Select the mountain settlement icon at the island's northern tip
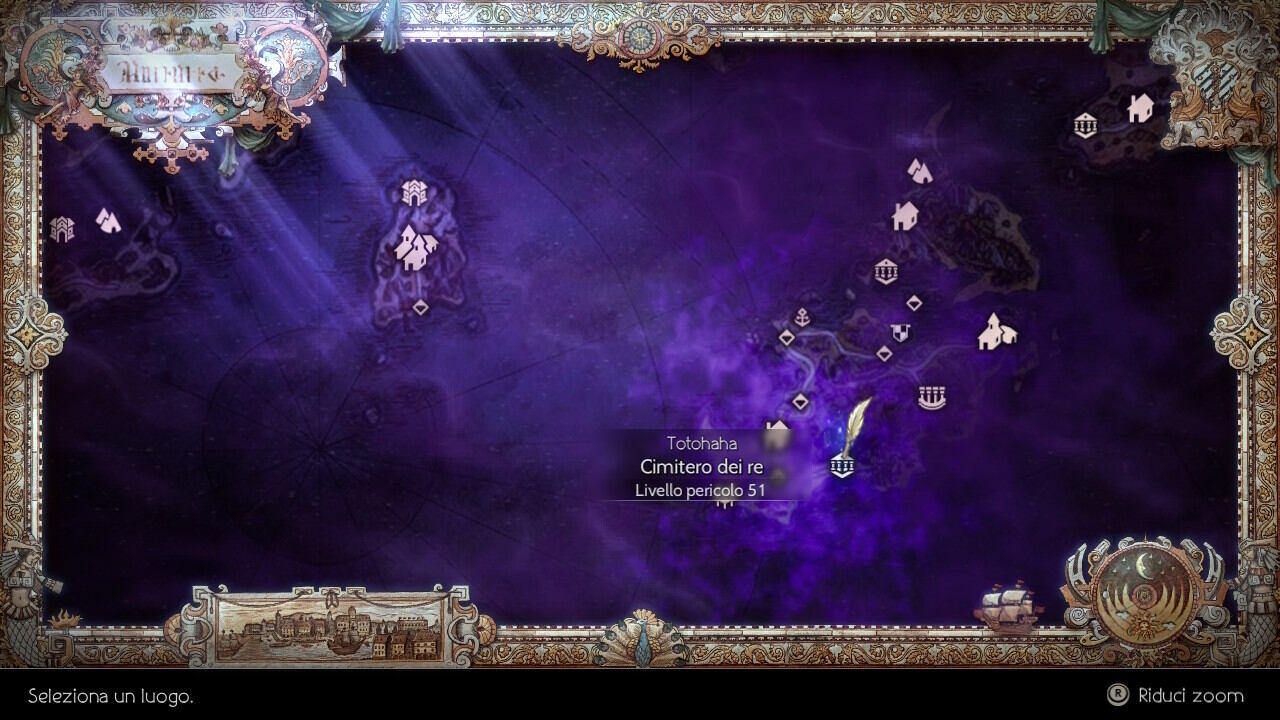The width and height of the screenshot is (1280, 720). (x=918, y=171)
